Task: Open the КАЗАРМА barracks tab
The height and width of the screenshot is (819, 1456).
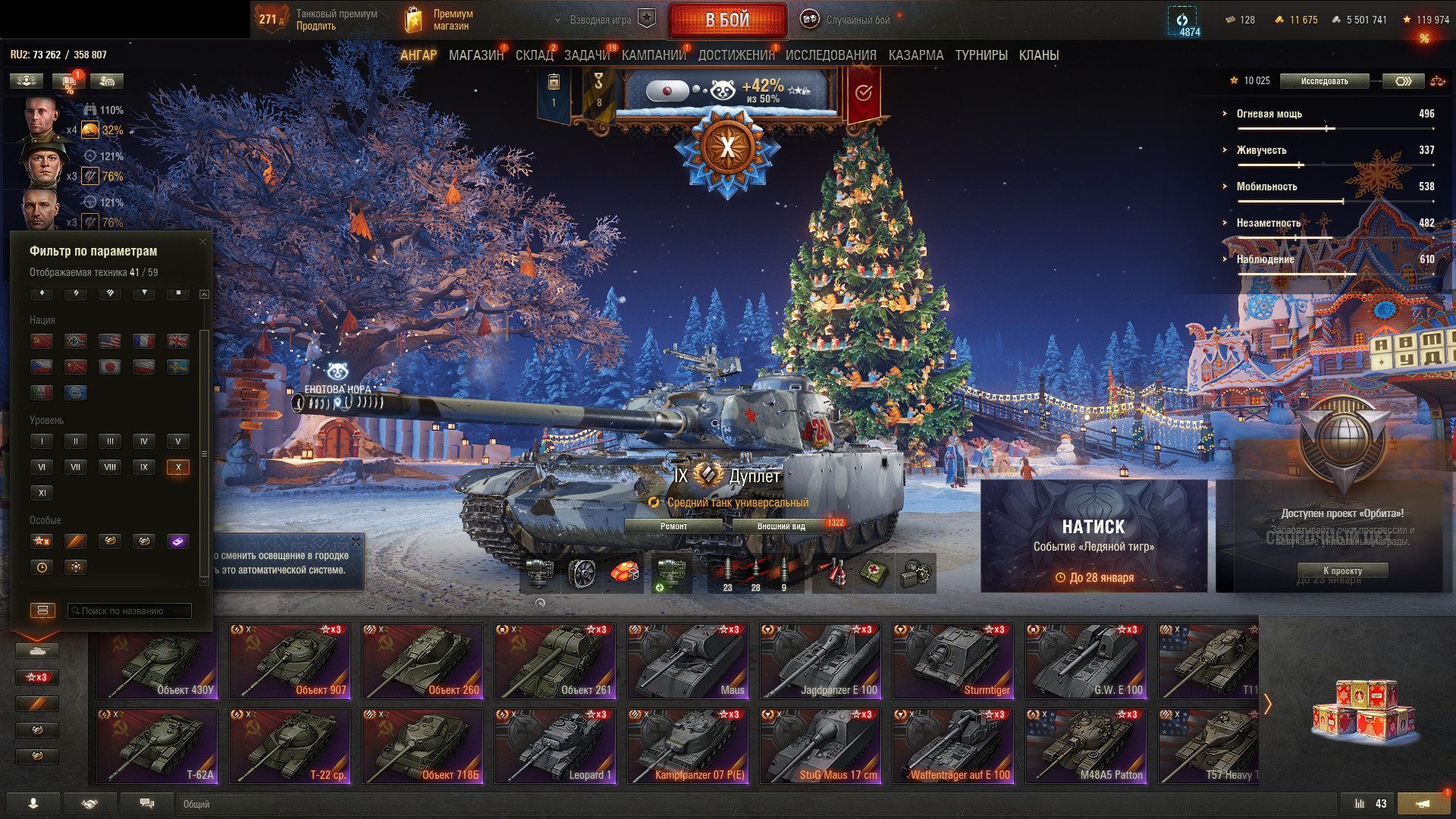Action: [915, 55]
